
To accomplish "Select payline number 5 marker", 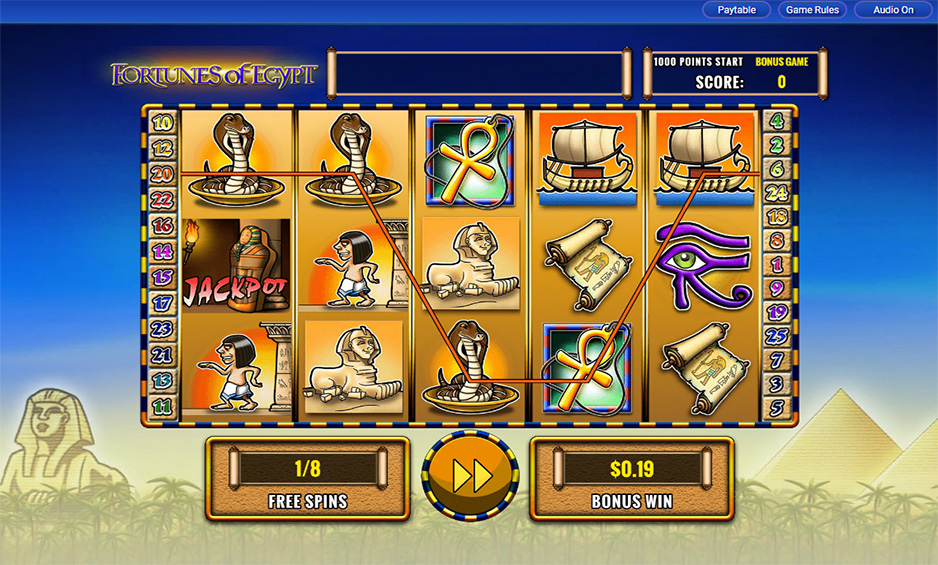I will 777,407.
